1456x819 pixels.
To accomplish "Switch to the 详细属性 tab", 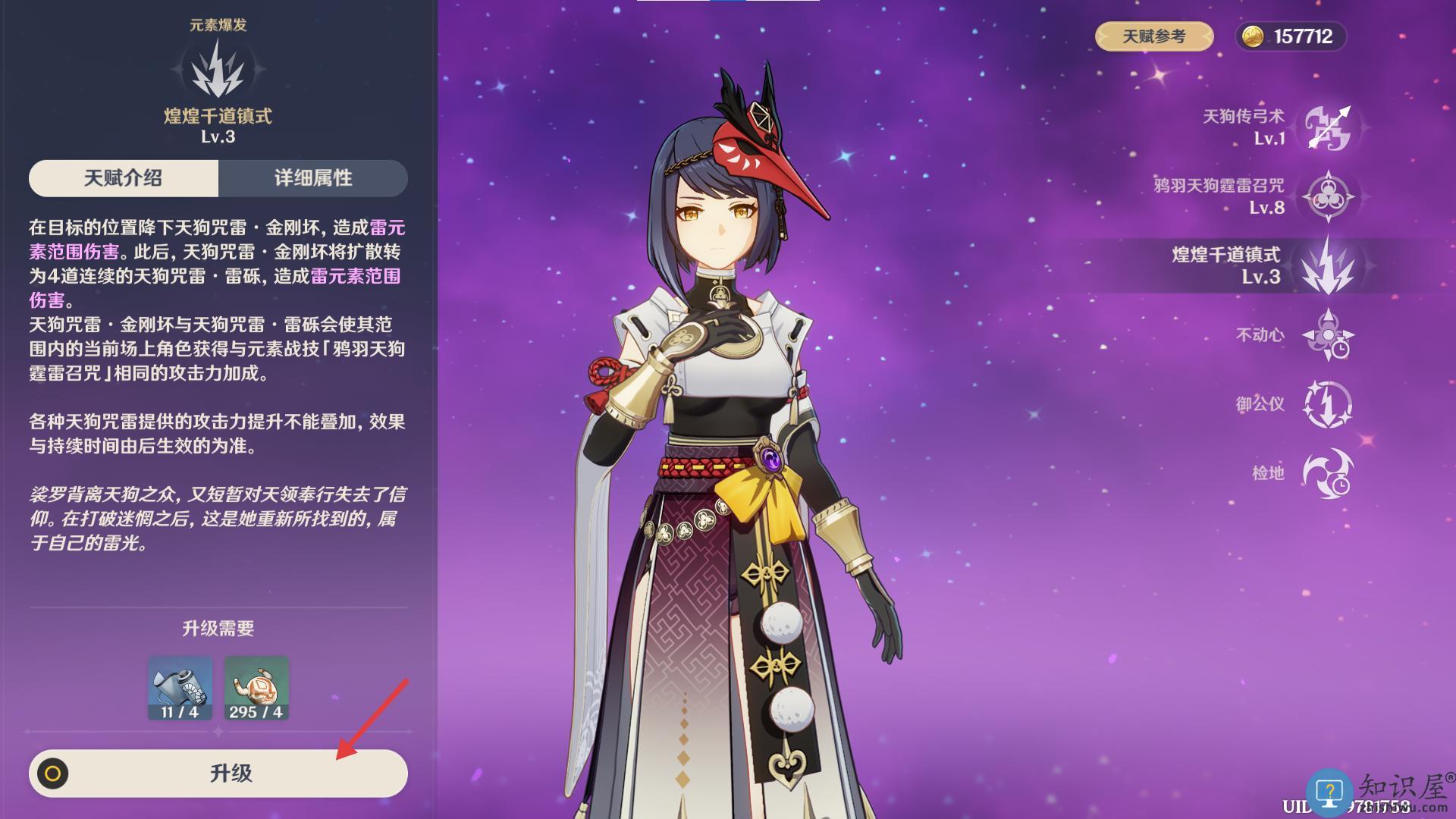I will 312,178.
